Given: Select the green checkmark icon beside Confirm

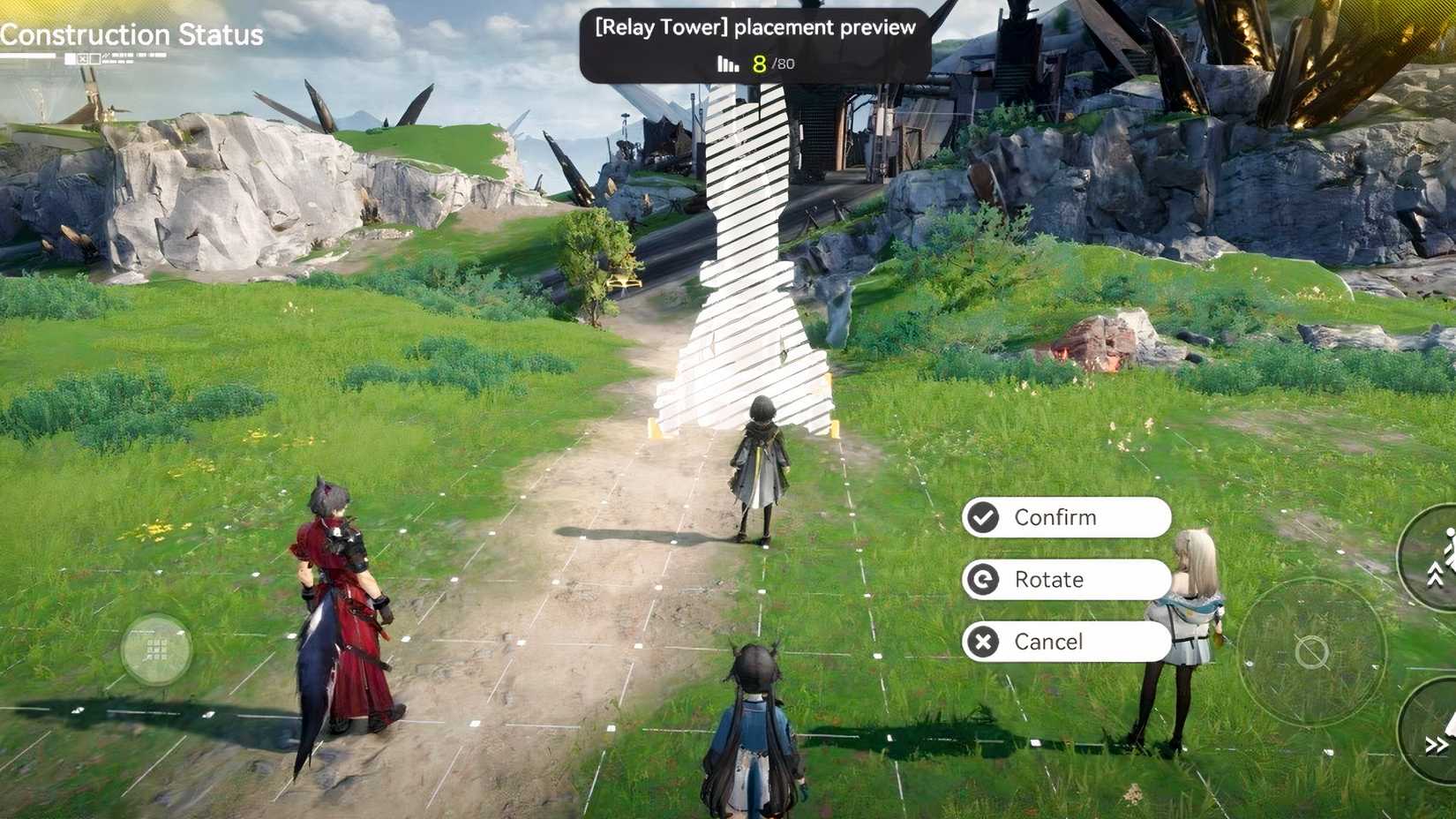Looking at the screenshot, I should pyautogui.click(x=983, y=517).
